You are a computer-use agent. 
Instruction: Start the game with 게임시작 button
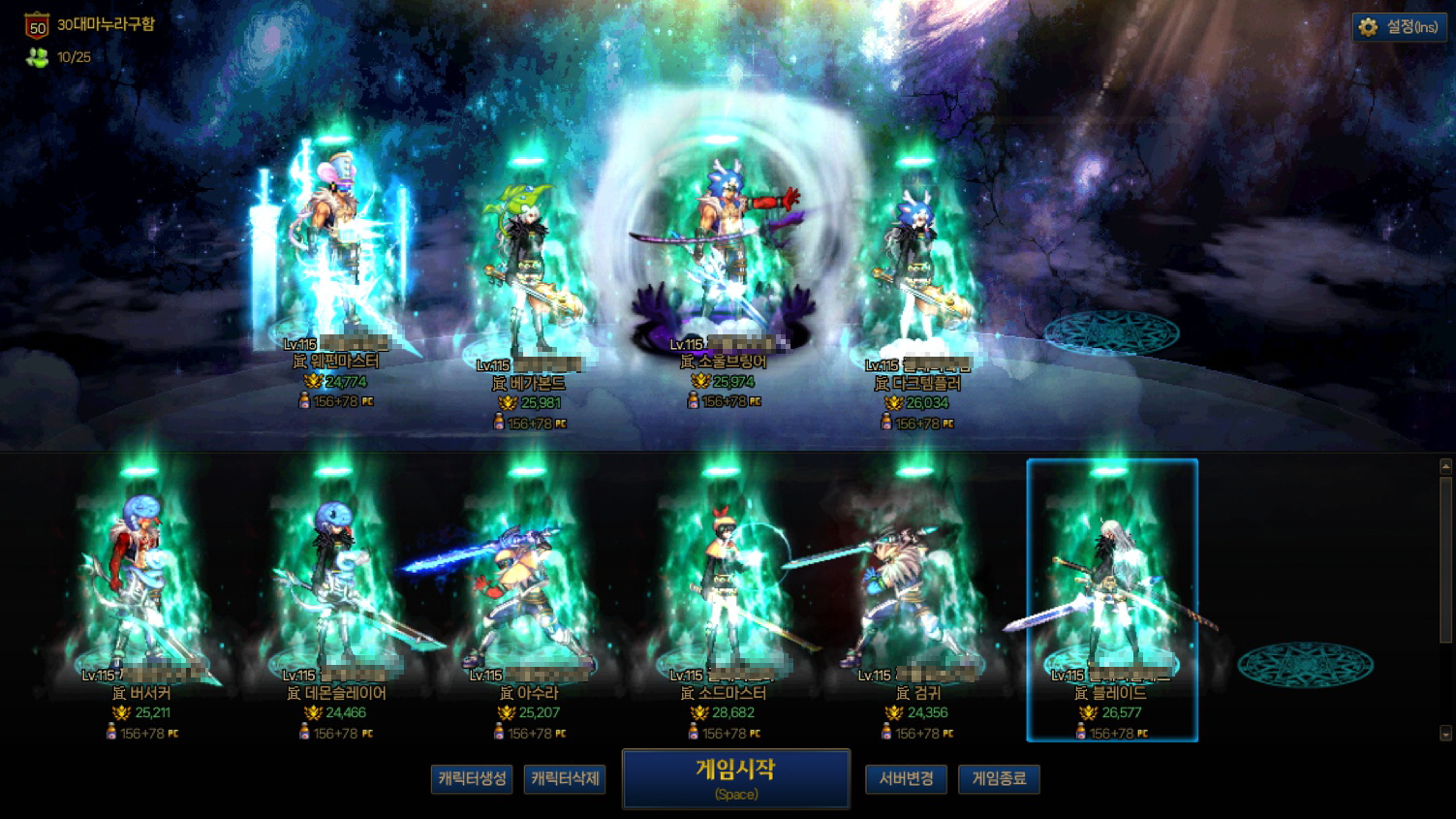(736, 778)
